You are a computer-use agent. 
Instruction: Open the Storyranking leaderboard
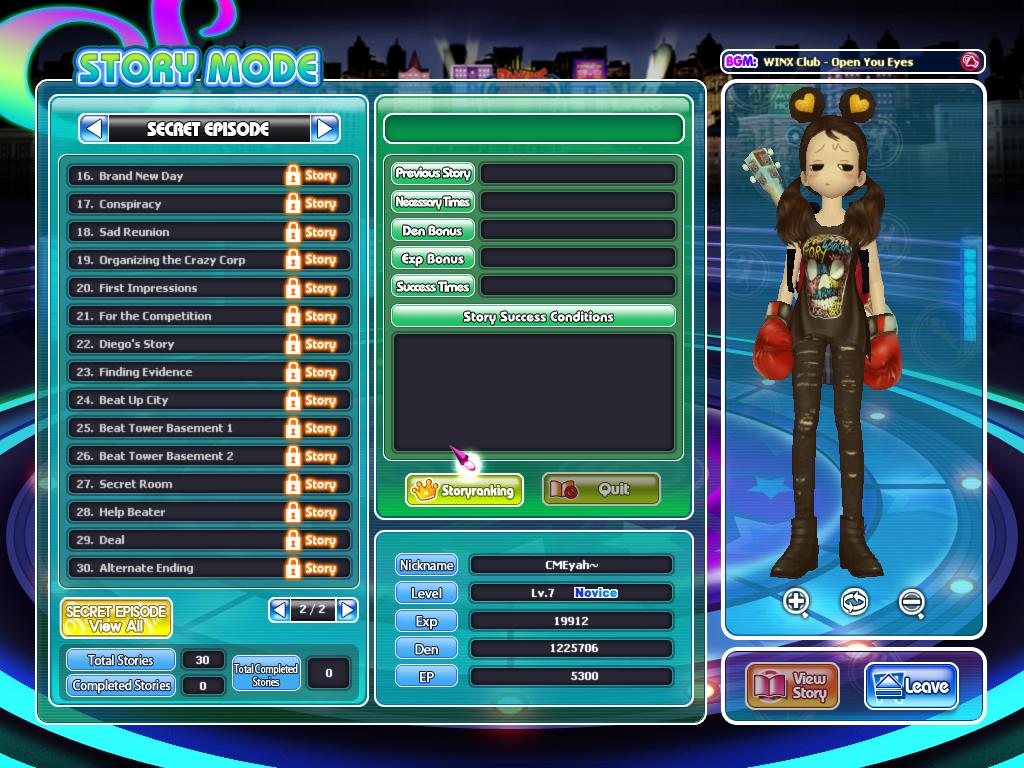coord(464,490)
